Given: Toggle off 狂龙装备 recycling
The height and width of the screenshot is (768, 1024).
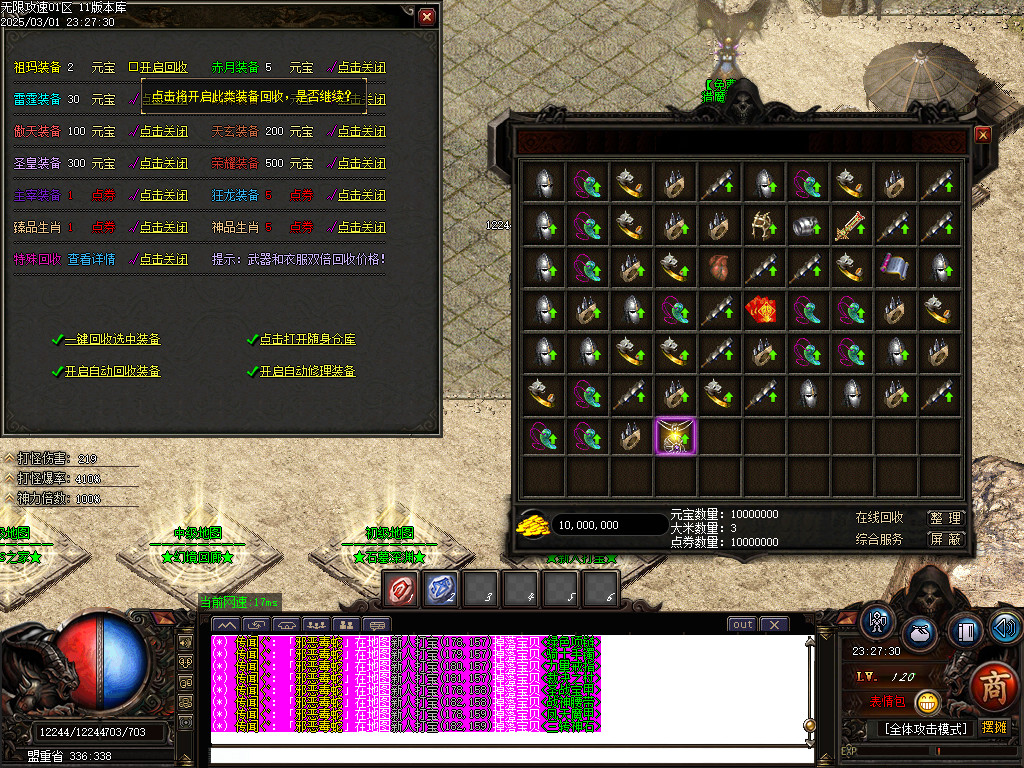Looking at the screenshot, I should (x=360, y=195).
